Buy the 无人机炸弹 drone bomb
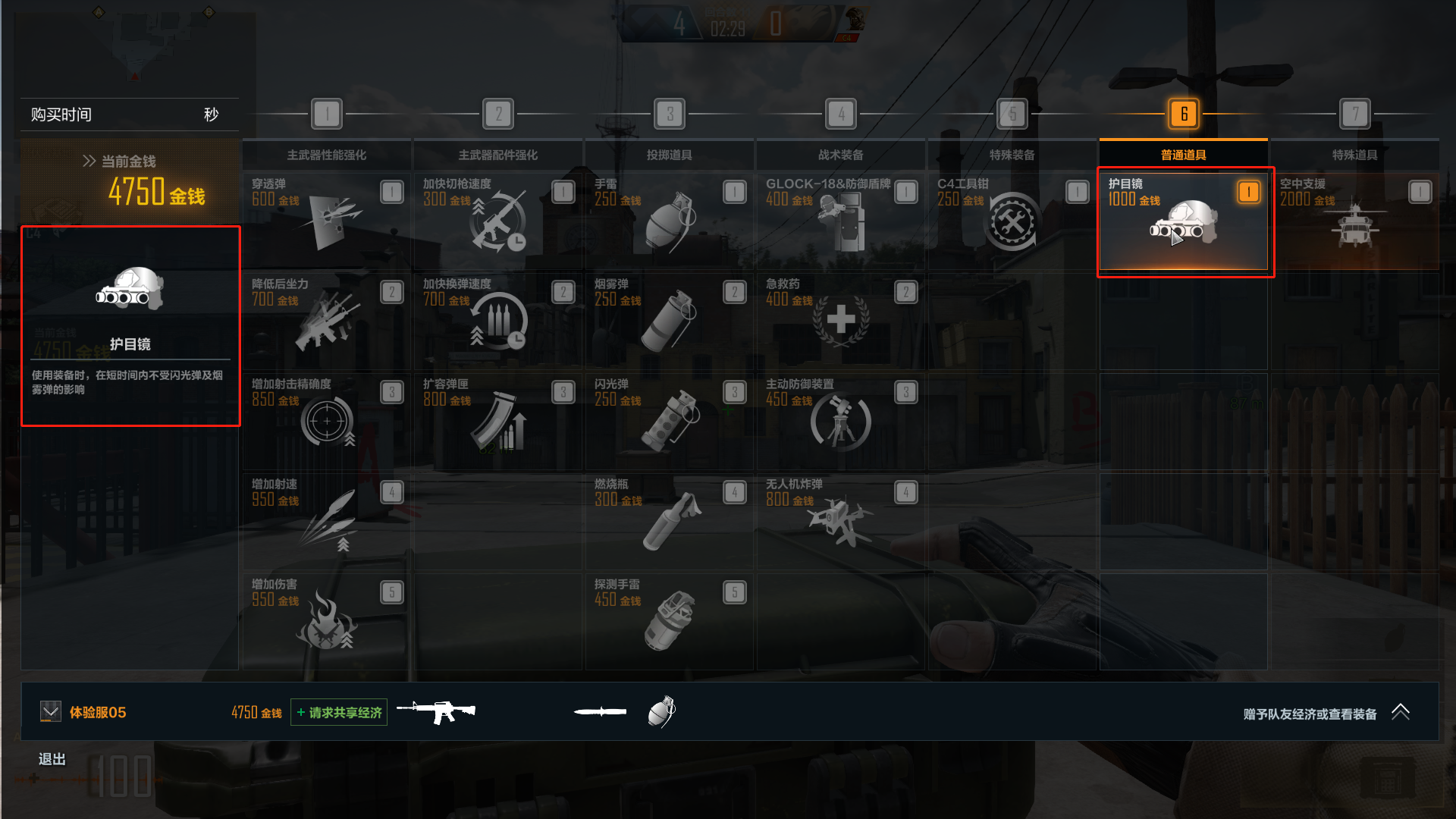The image size is (1456, 819). click(x=840, y=521)
